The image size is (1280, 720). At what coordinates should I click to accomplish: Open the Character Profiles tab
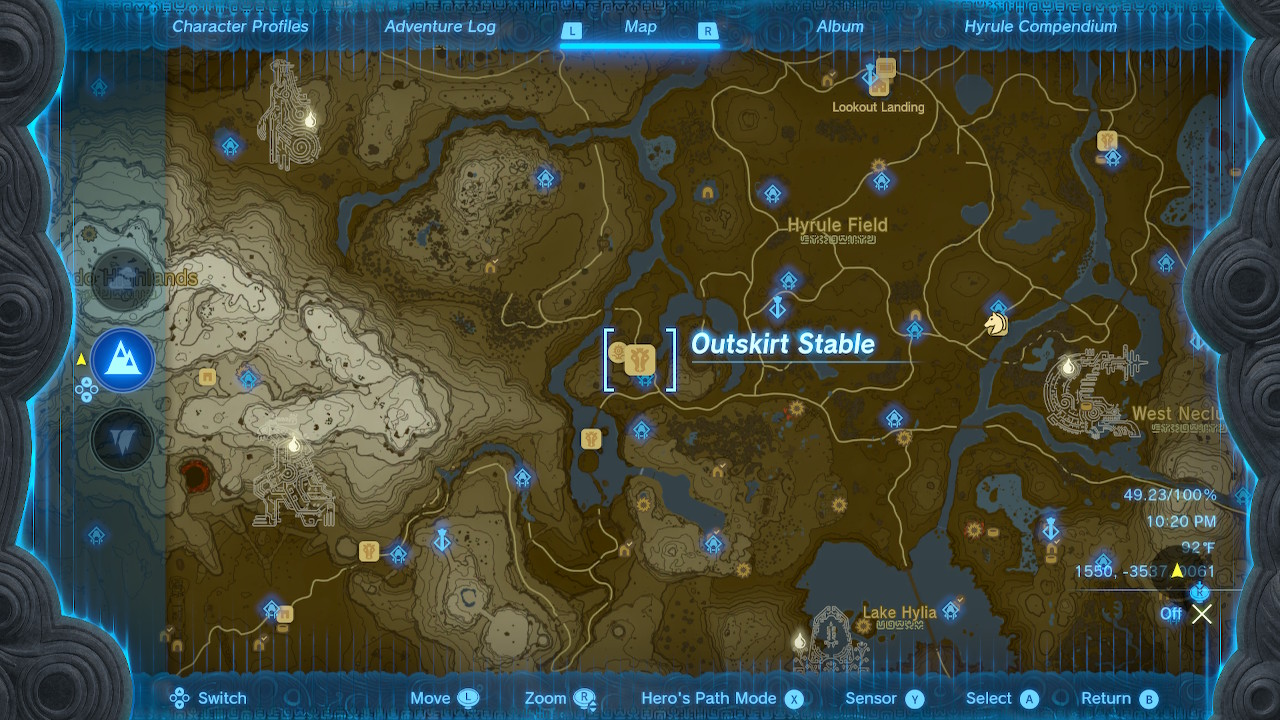pos(240,26)
